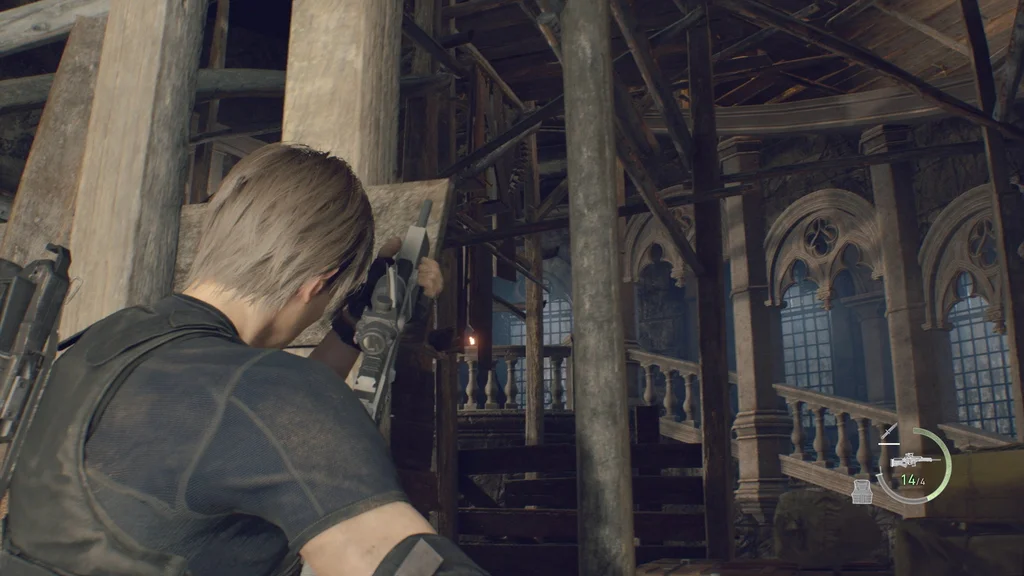Click the combat knife icon
Screen dimensions: 1024x576
click(x=887, y=433)
